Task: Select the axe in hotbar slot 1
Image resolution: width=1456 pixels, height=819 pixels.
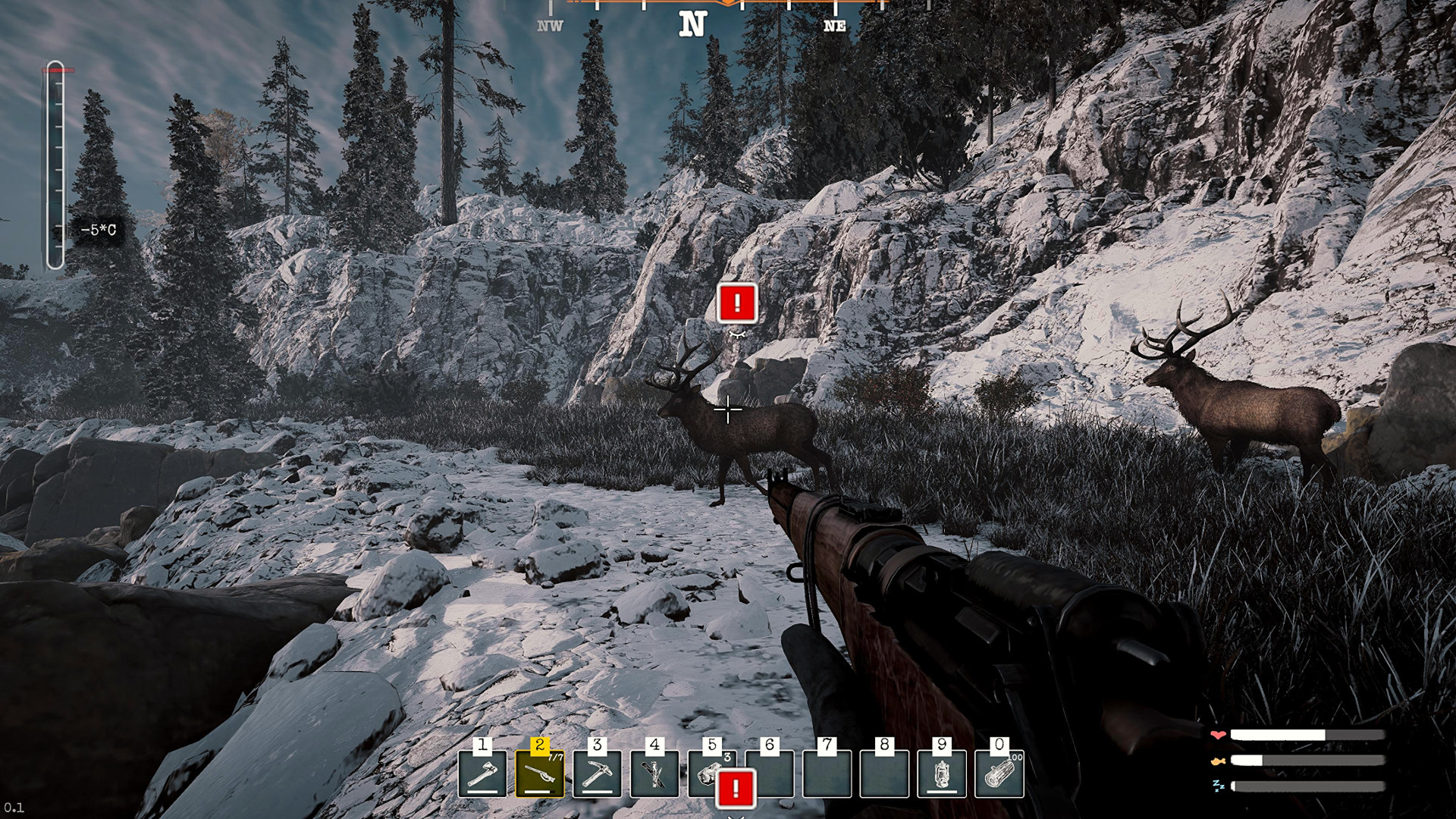Action: (482, 774)
